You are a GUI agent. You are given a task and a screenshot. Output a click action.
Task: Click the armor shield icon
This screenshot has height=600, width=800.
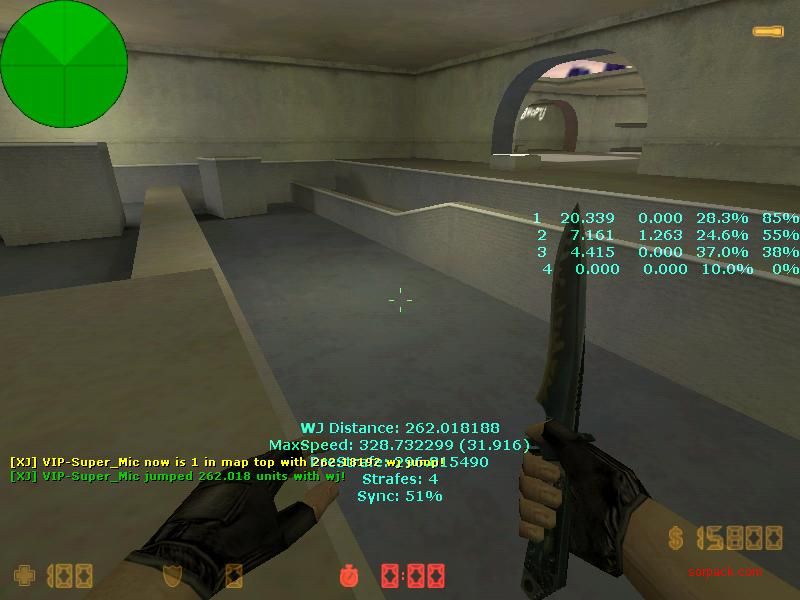tap(173, 576)
